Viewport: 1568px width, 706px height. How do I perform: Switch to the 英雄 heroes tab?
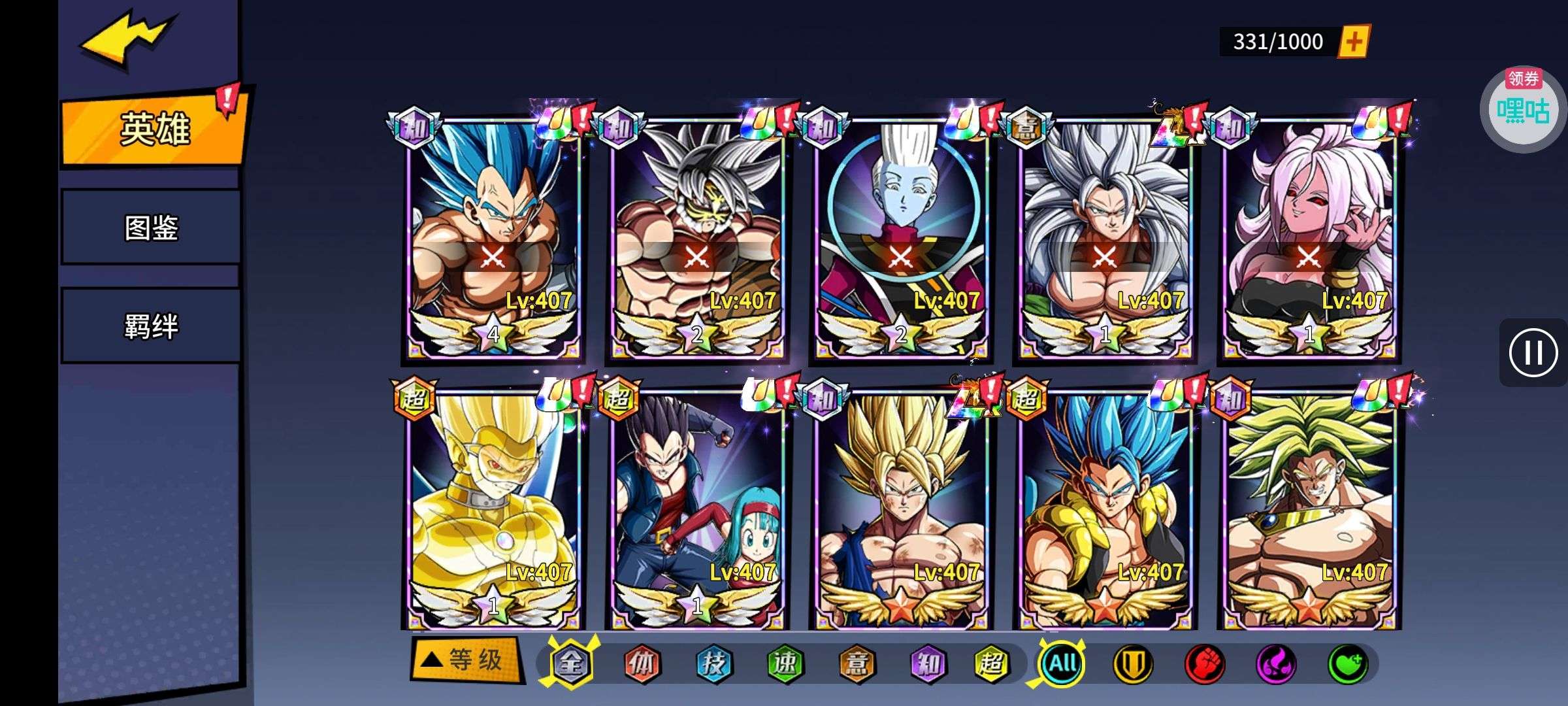154,128
